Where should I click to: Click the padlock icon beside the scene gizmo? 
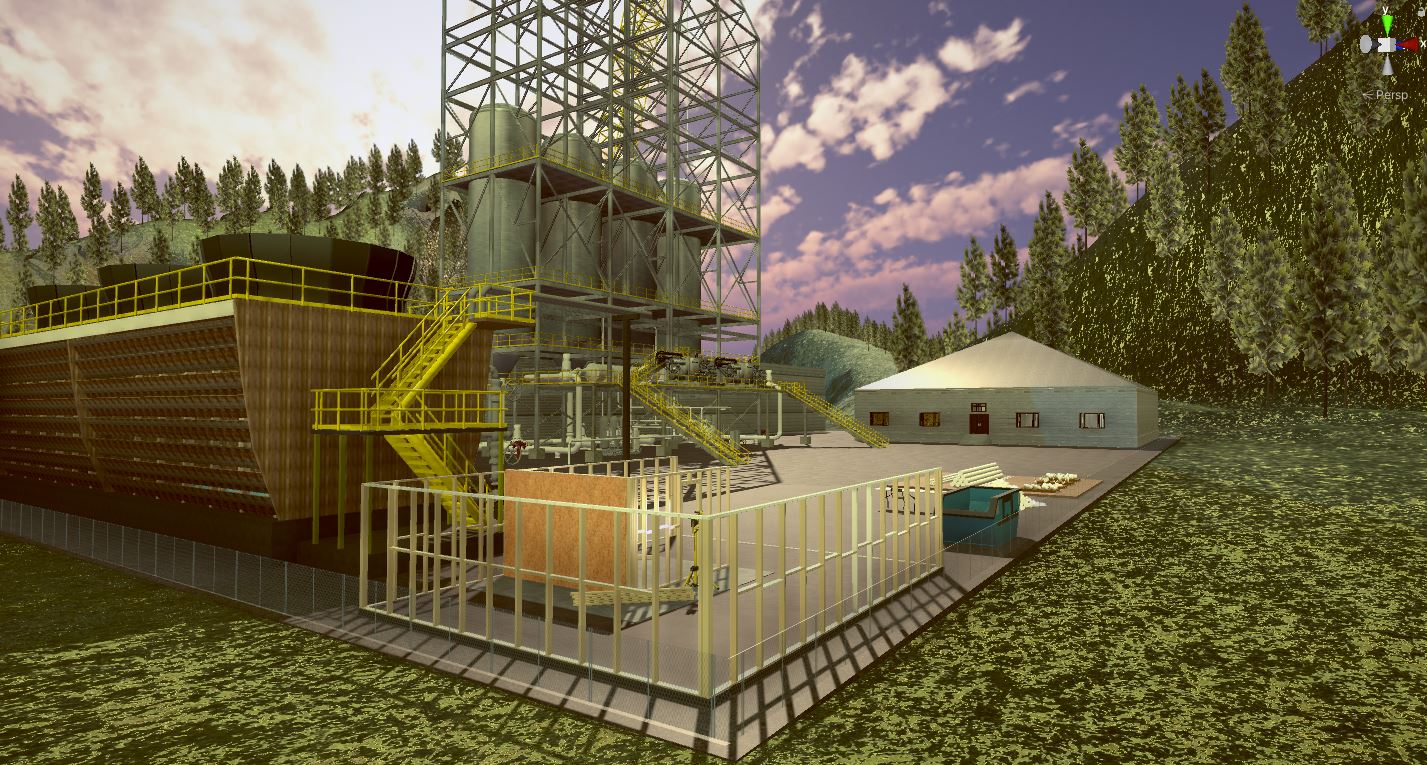pos(1420,12)
